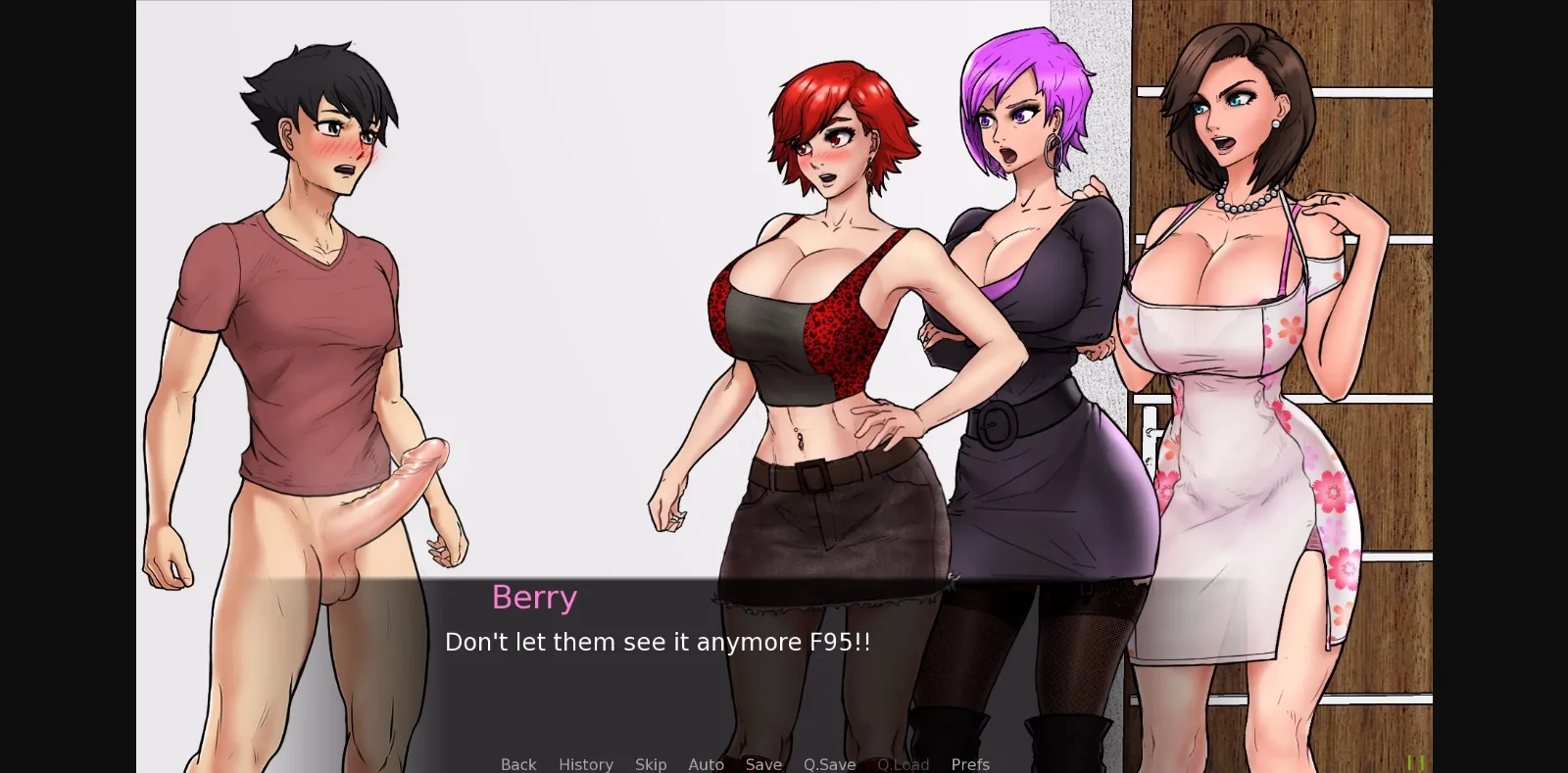
Task: Click the dialogue text to advance
Action: pyautogui.click(x=659, y=643)
